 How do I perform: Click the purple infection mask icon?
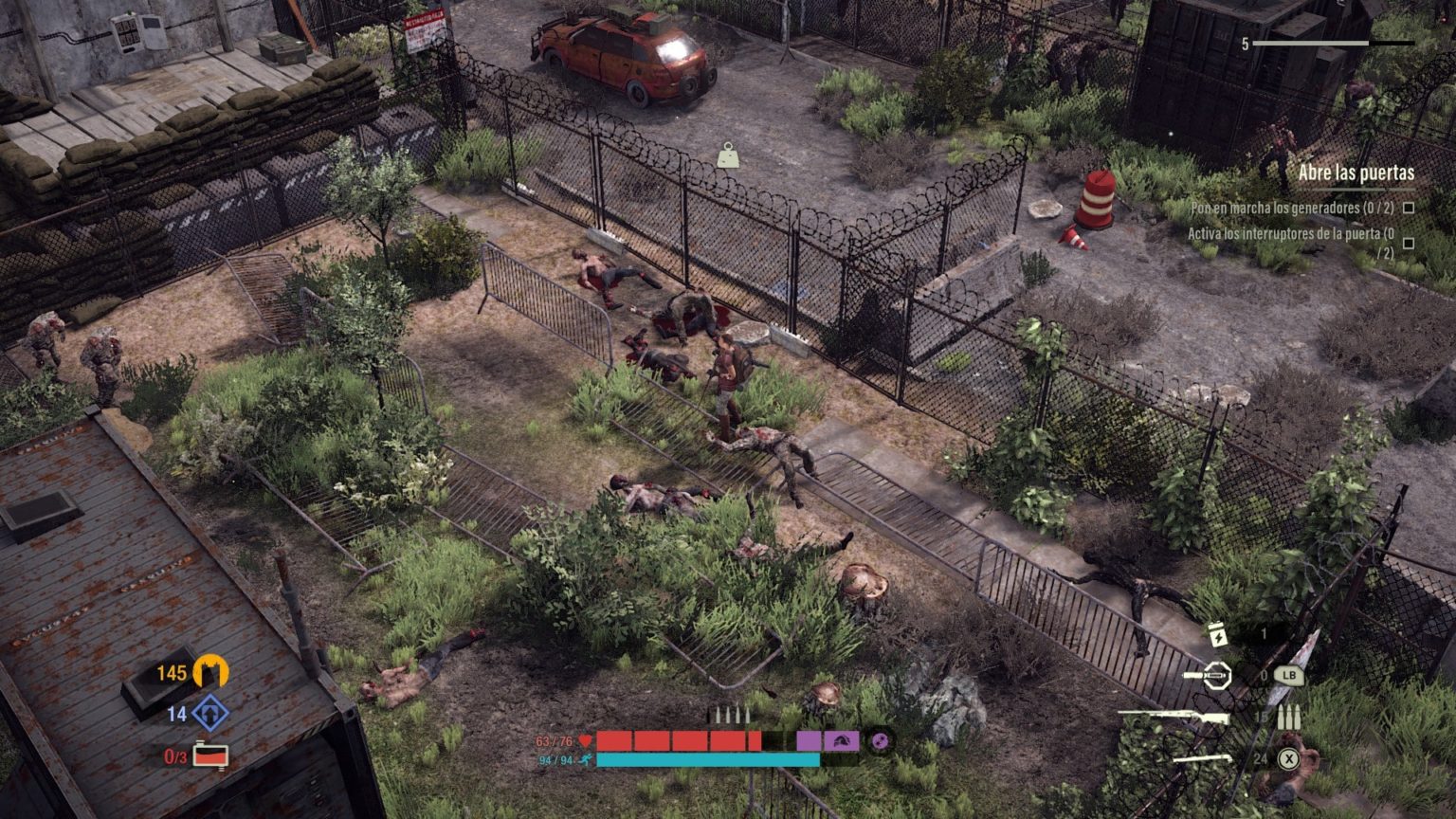pos(841,741)
